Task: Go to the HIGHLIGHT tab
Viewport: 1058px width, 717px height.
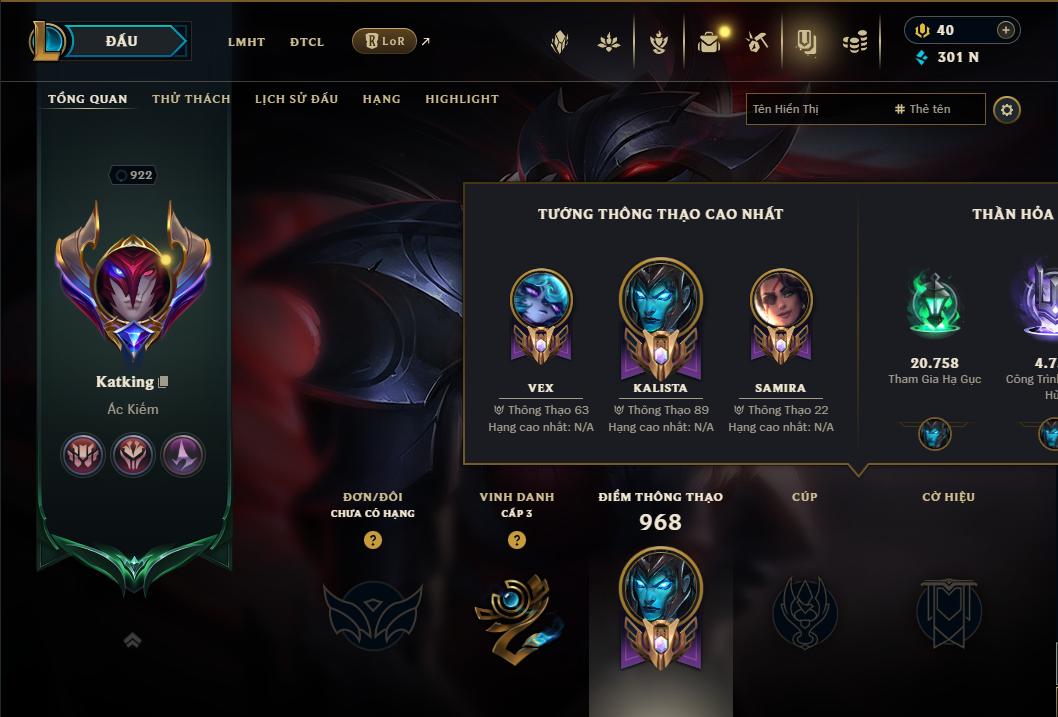Action: point(462,99)
